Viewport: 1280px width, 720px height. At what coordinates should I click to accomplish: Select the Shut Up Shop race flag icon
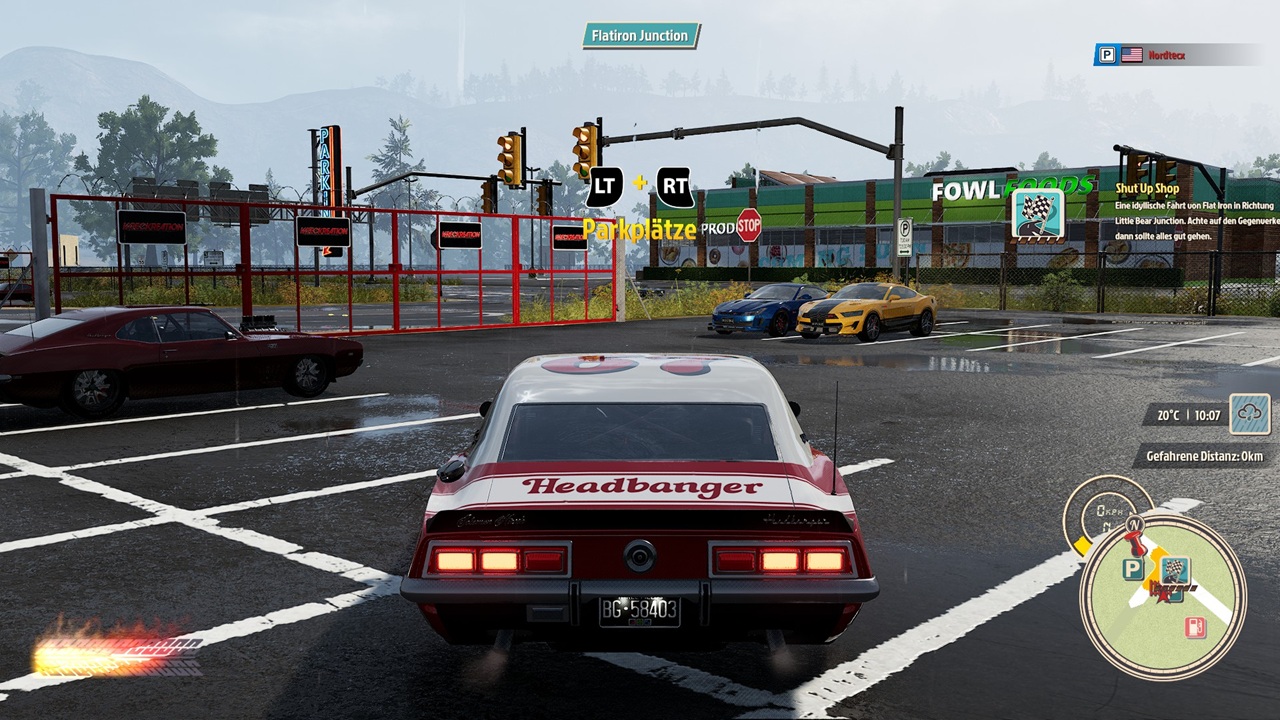(1037, 213)
